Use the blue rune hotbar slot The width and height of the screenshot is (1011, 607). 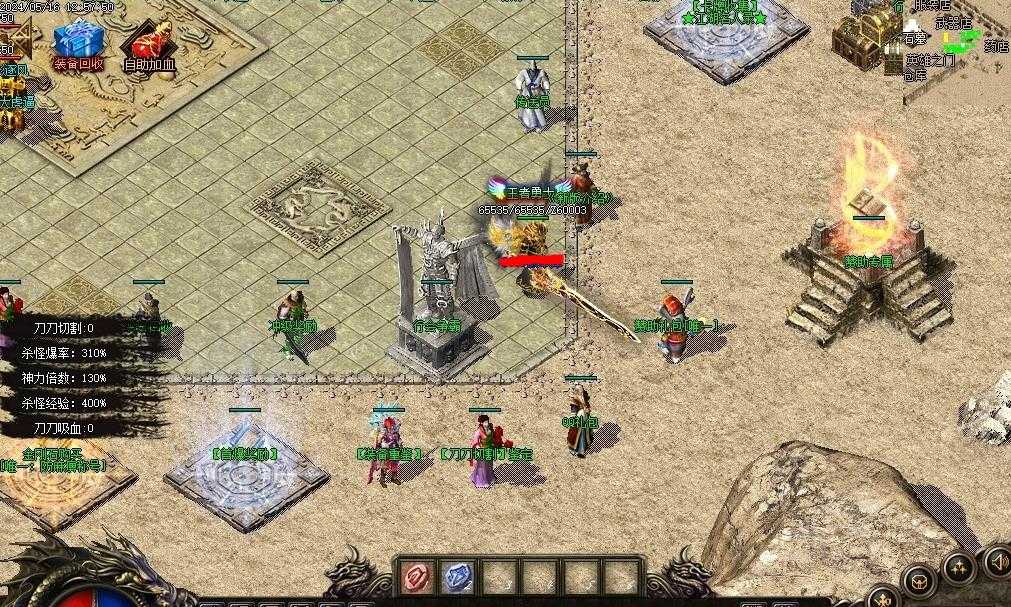point(457,577)
